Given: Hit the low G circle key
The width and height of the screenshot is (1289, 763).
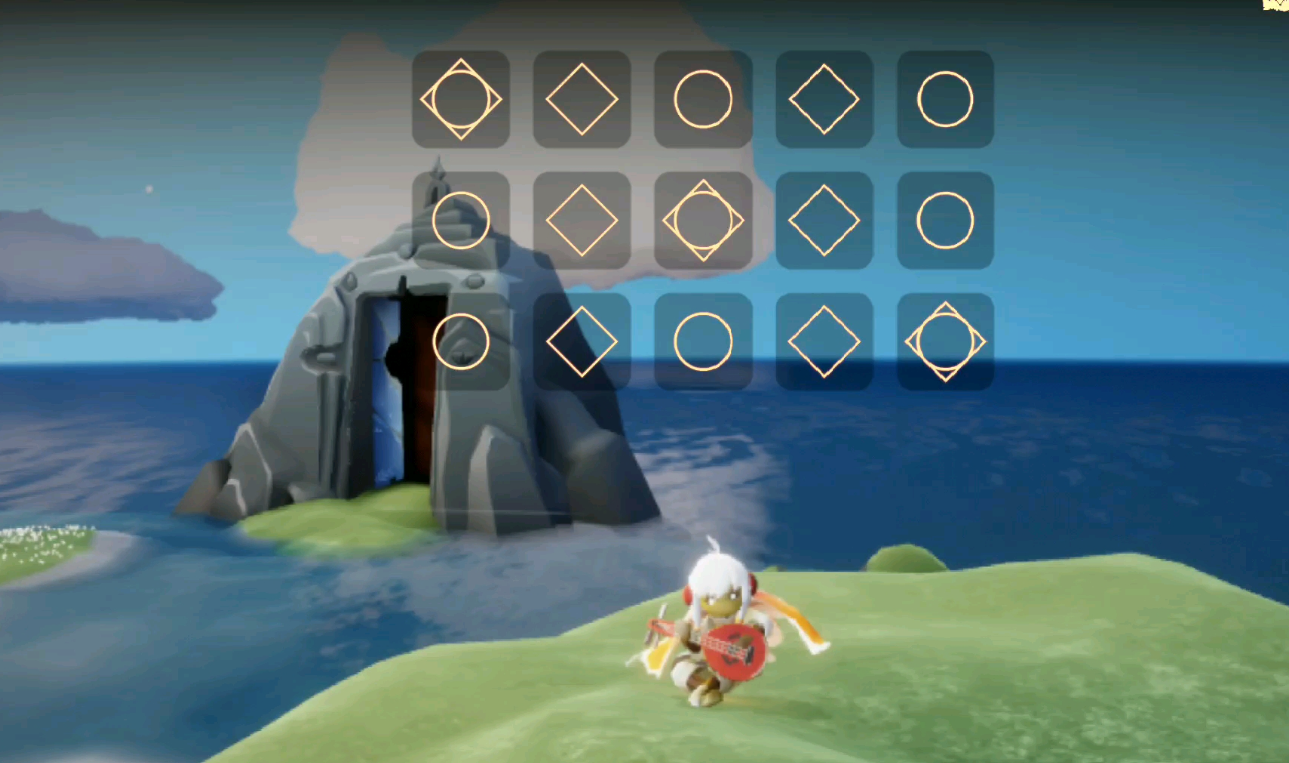Looking at the screenshot, I should pyautogui.click(x=945, y=100).
